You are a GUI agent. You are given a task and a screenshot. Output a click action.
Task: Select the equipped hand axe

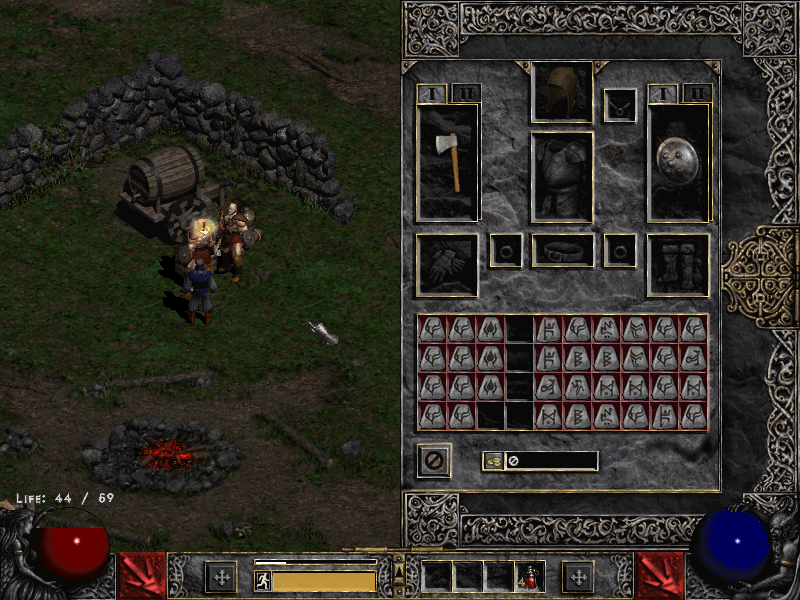click(448, 160)
